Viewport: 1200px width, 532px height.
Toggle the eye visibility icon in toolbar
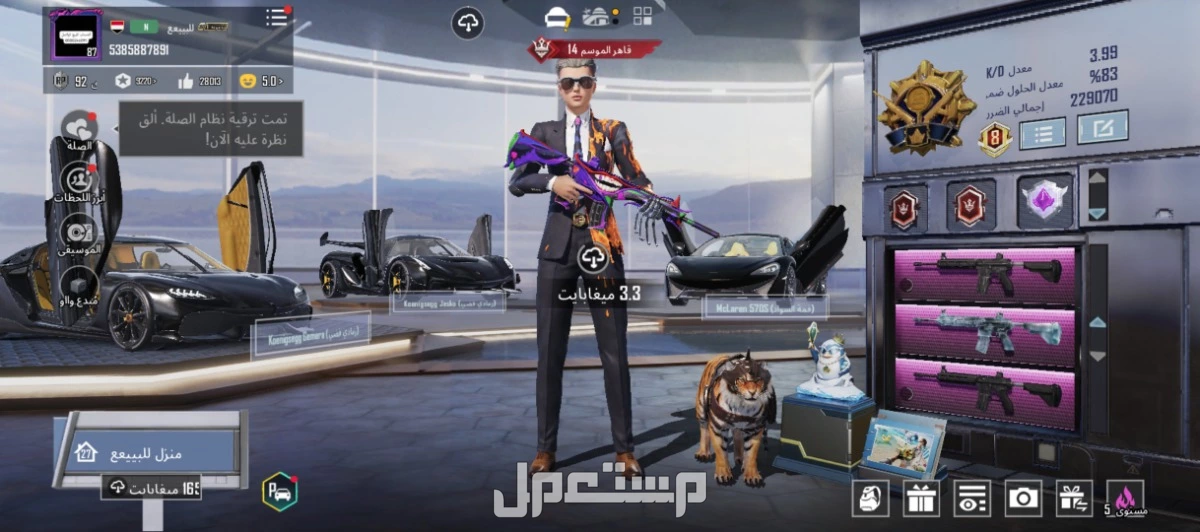tap(971, 497)
